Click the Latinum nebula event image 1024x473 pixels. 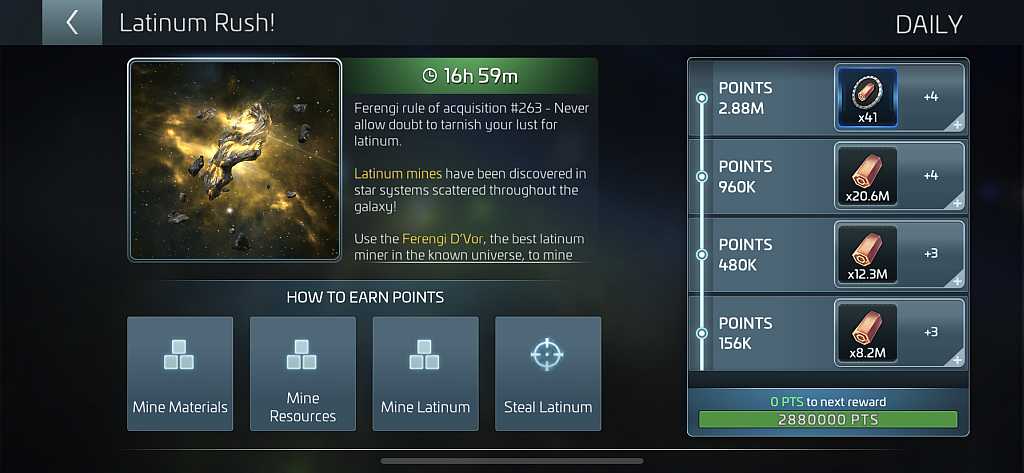tap(235, 160)
